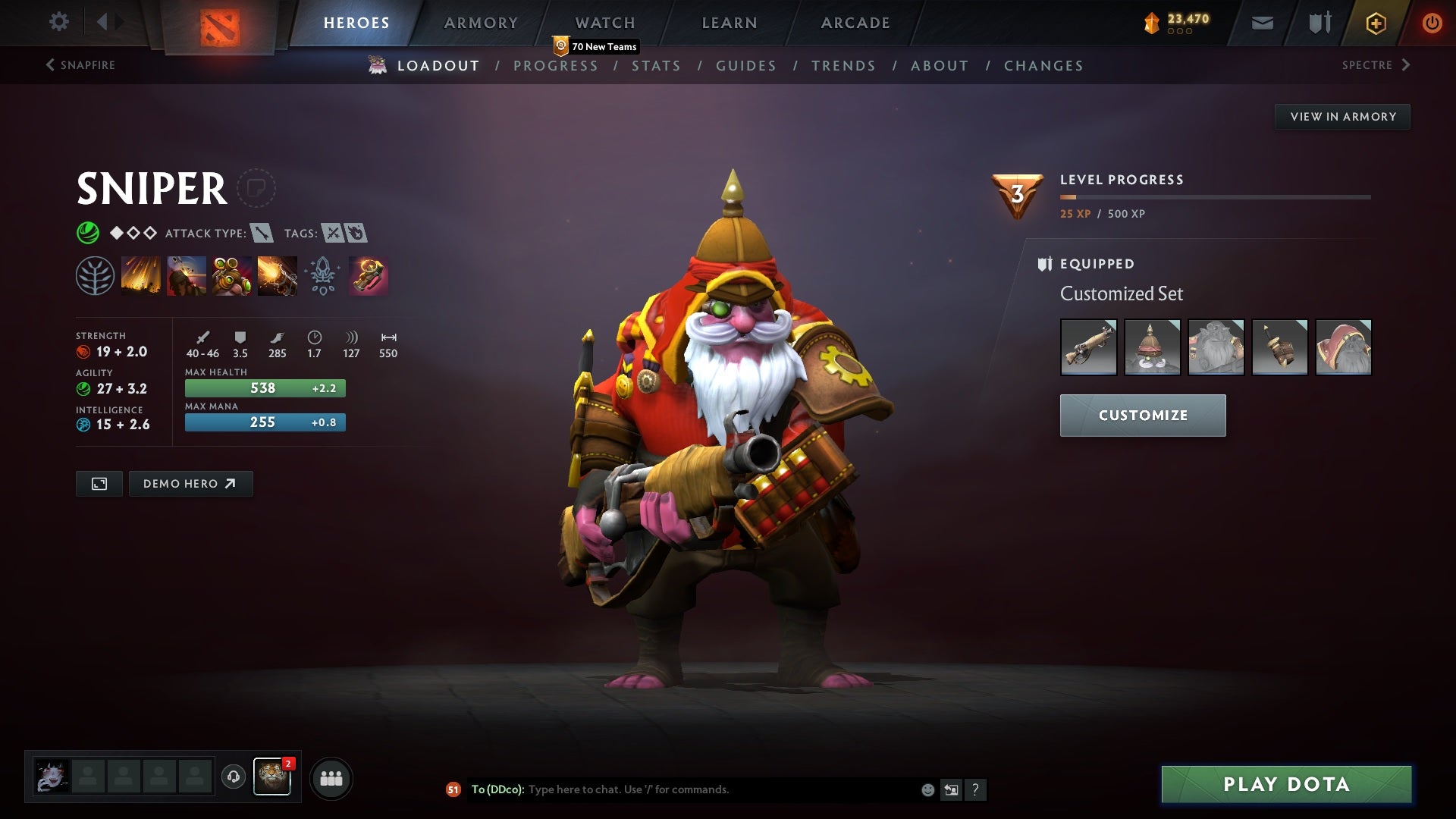Open the chat panel expander arrow
Image resolution: width=1456 pixels, height=819 pixels.
point(951,789)
